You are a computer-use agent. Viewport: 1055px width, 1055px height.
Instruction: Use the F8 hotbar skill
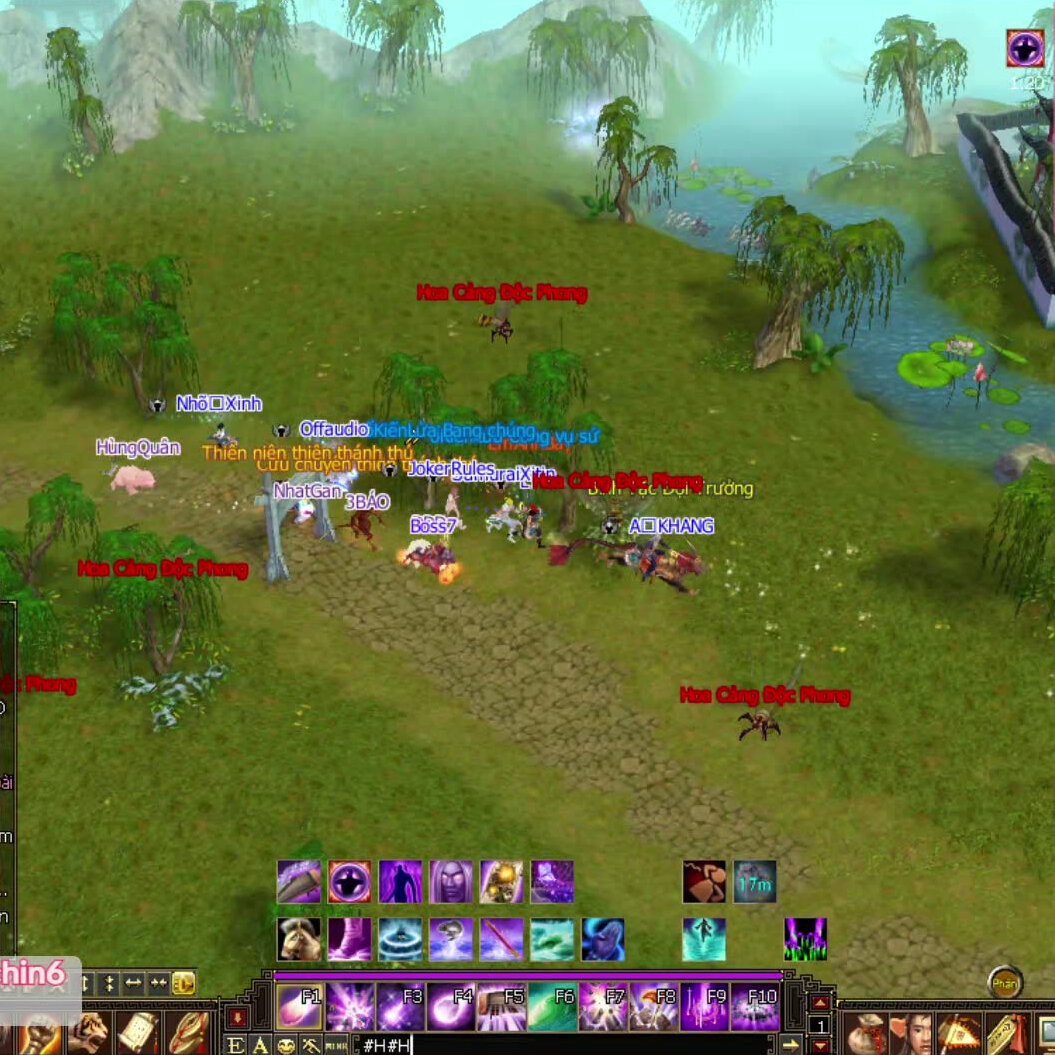[x=654, y=1007]
